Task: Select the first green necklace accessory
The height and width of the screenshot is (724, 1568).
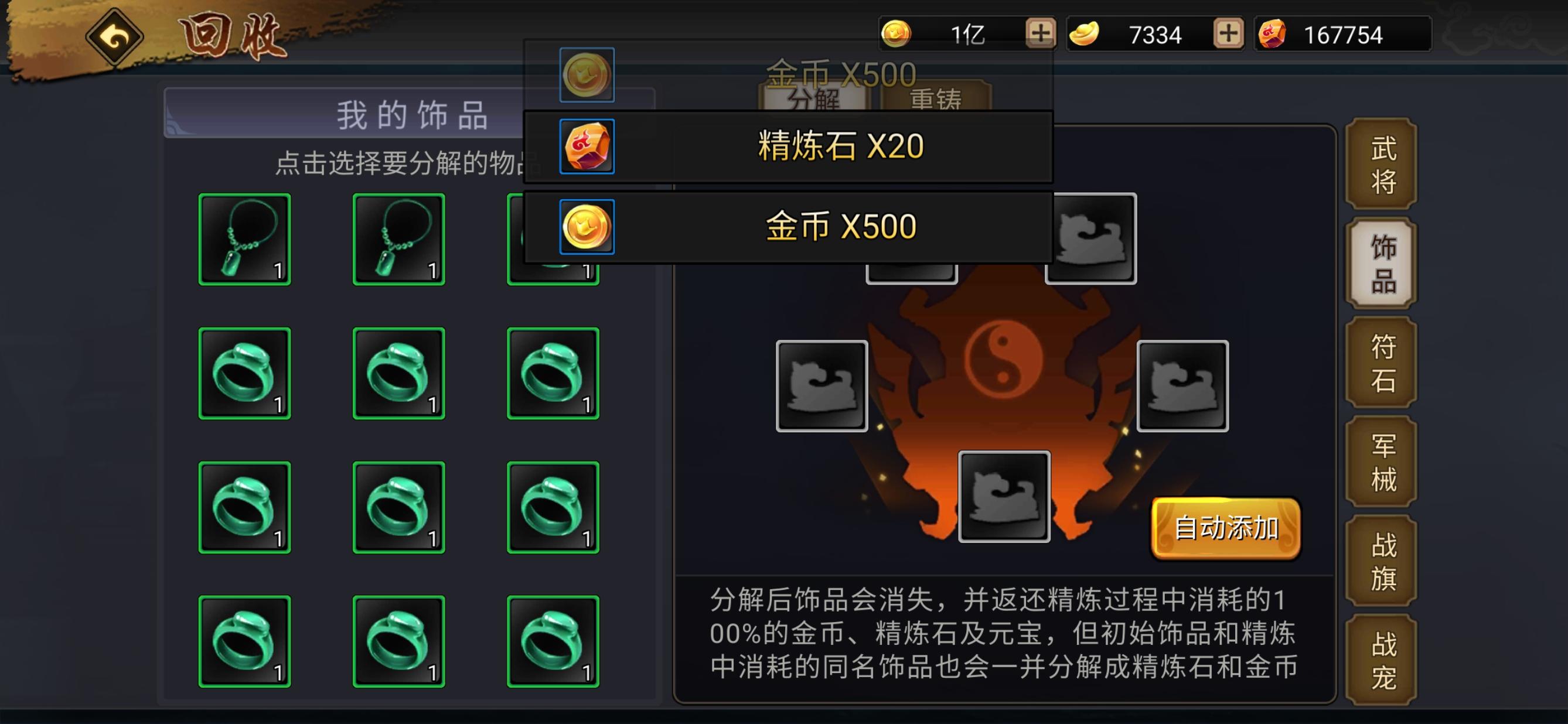Action: coord(244,238)
